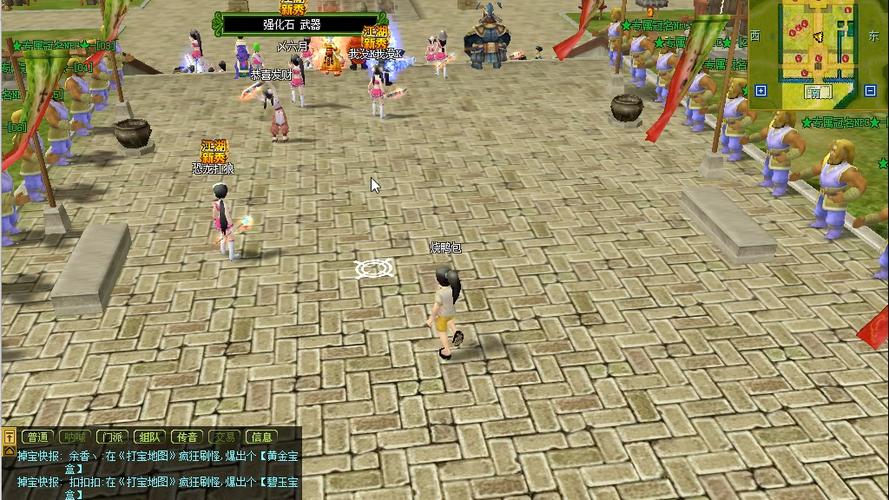Screen dimensions: 889x500
Task: Select the 门派 chat channel tab
Action: click(111, 437)
